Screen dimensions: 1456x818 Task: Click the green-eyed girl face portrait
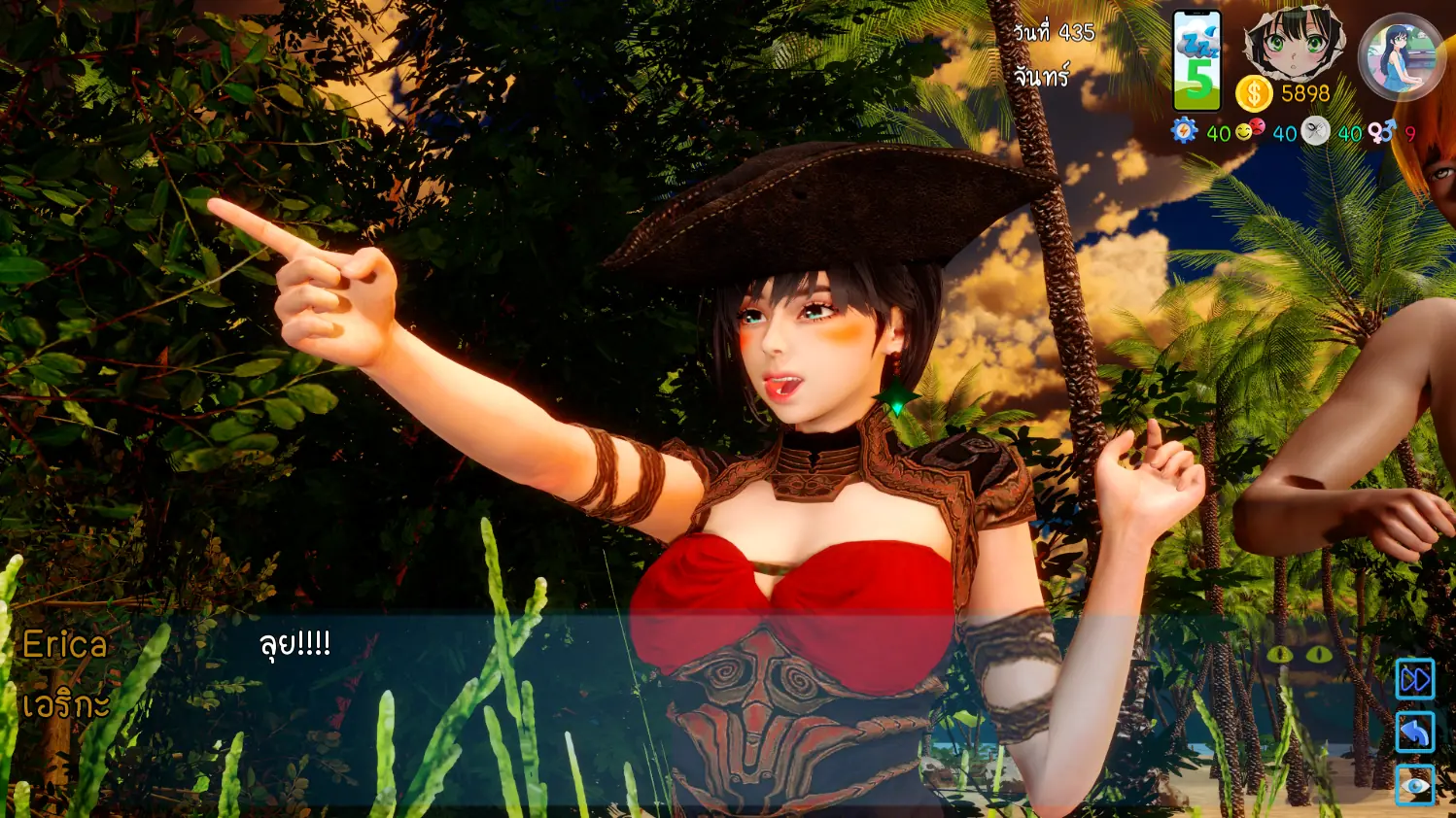[x=1296, y=45]
